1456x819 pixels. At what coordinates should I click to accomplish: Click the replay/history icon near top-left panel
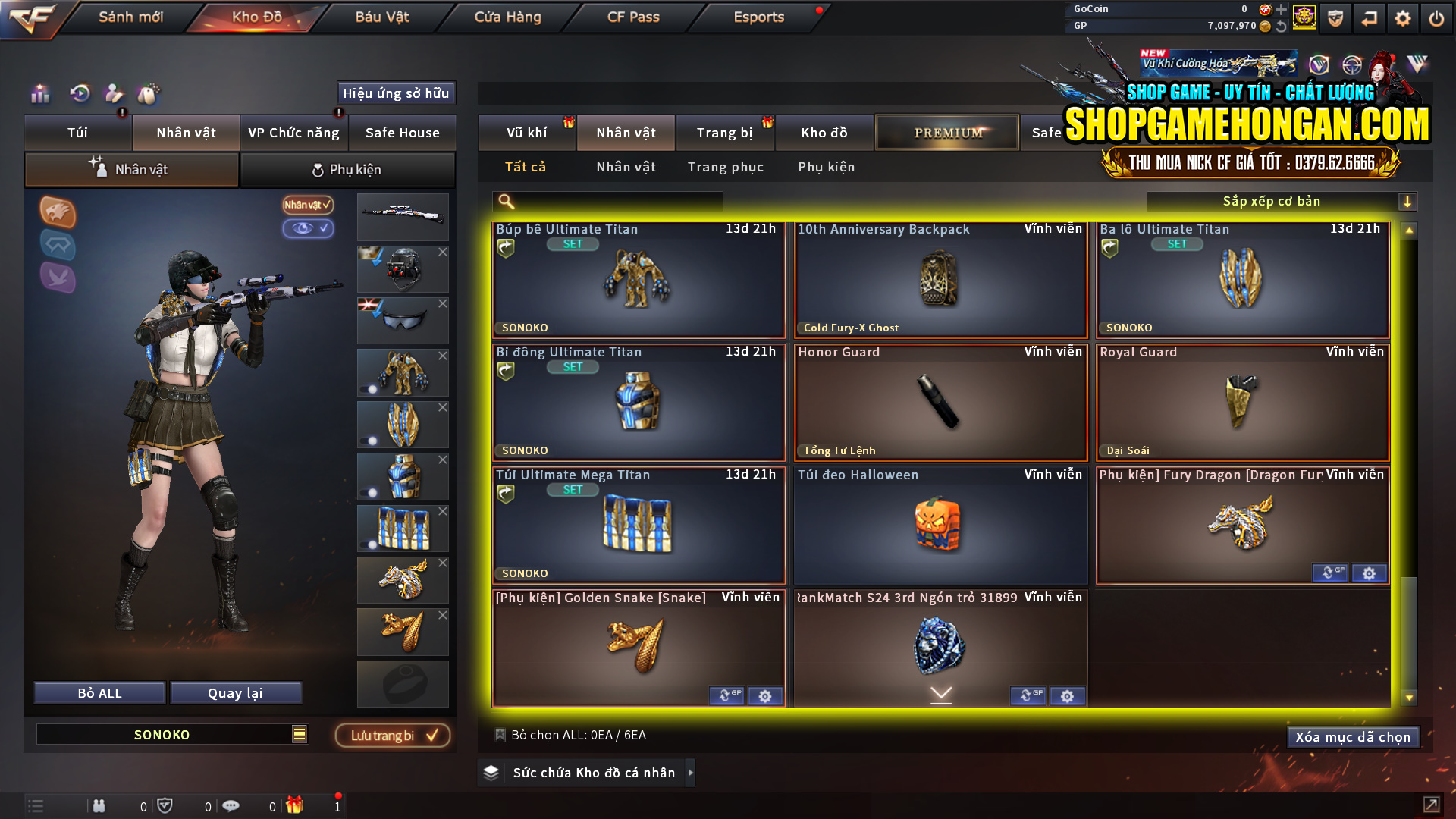[x=79, y=95]
